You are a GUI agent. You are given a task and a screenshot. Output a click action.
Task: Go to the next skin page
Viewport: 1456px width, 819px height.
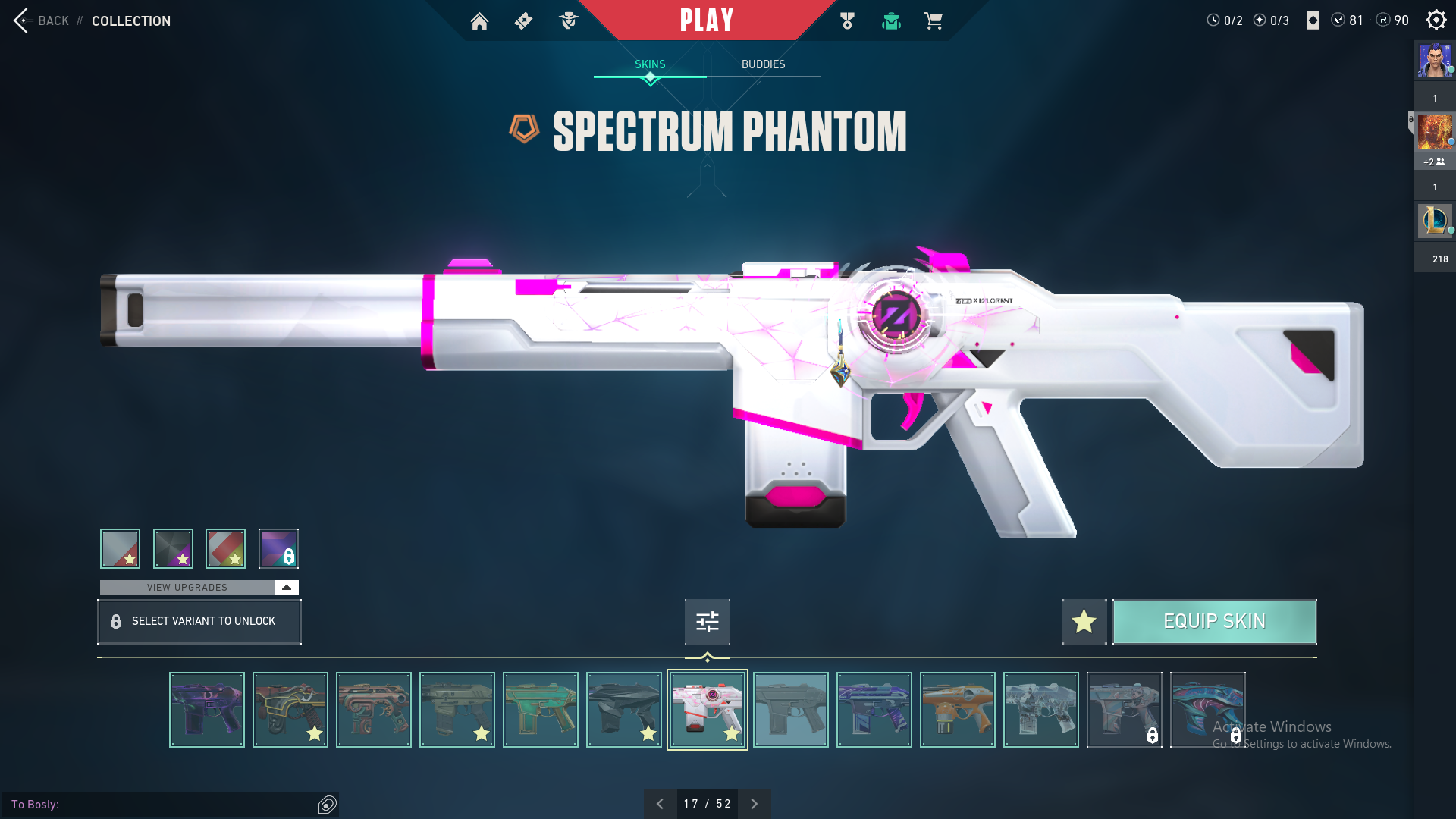point(754,804)
